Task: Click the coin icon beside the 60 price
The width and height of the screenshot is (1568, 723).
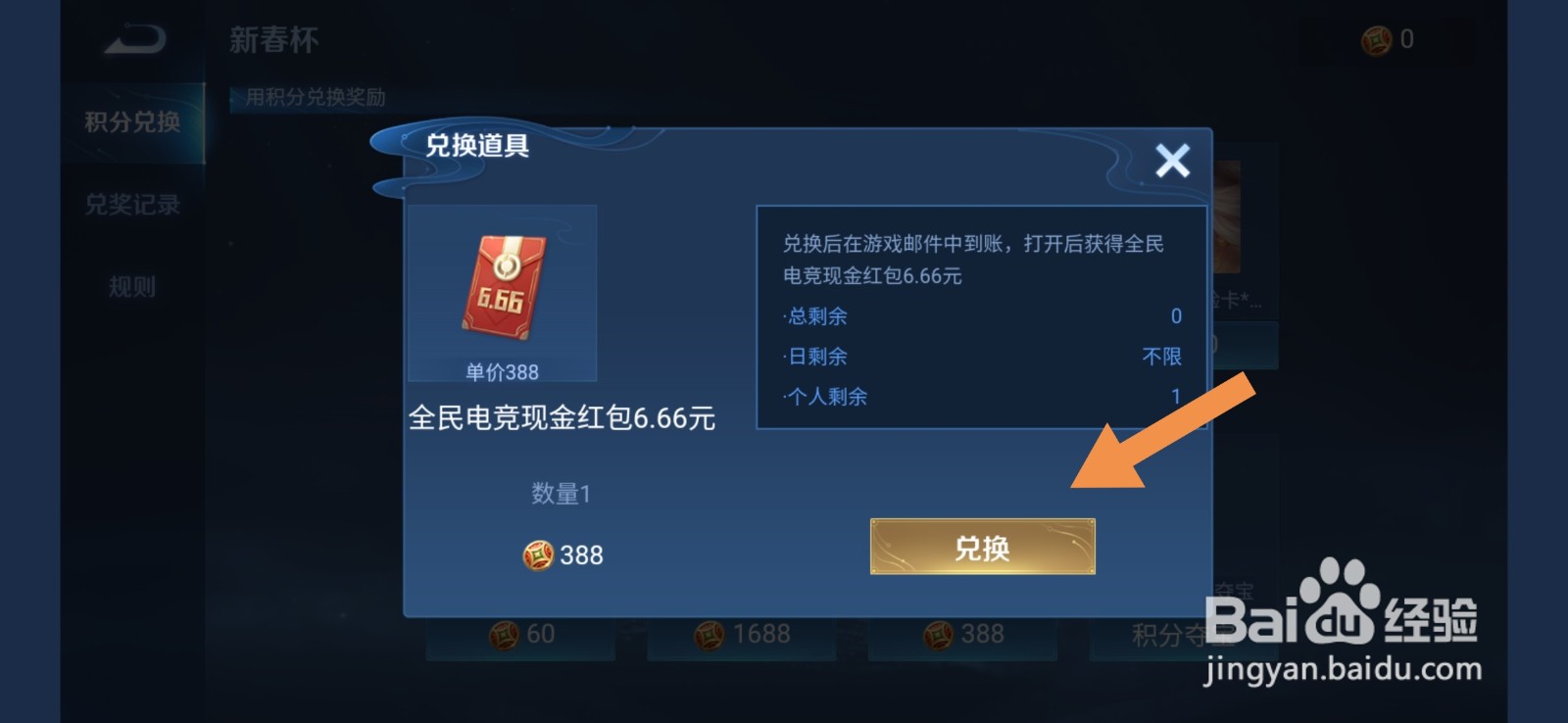Action: [x=506, y=634]
